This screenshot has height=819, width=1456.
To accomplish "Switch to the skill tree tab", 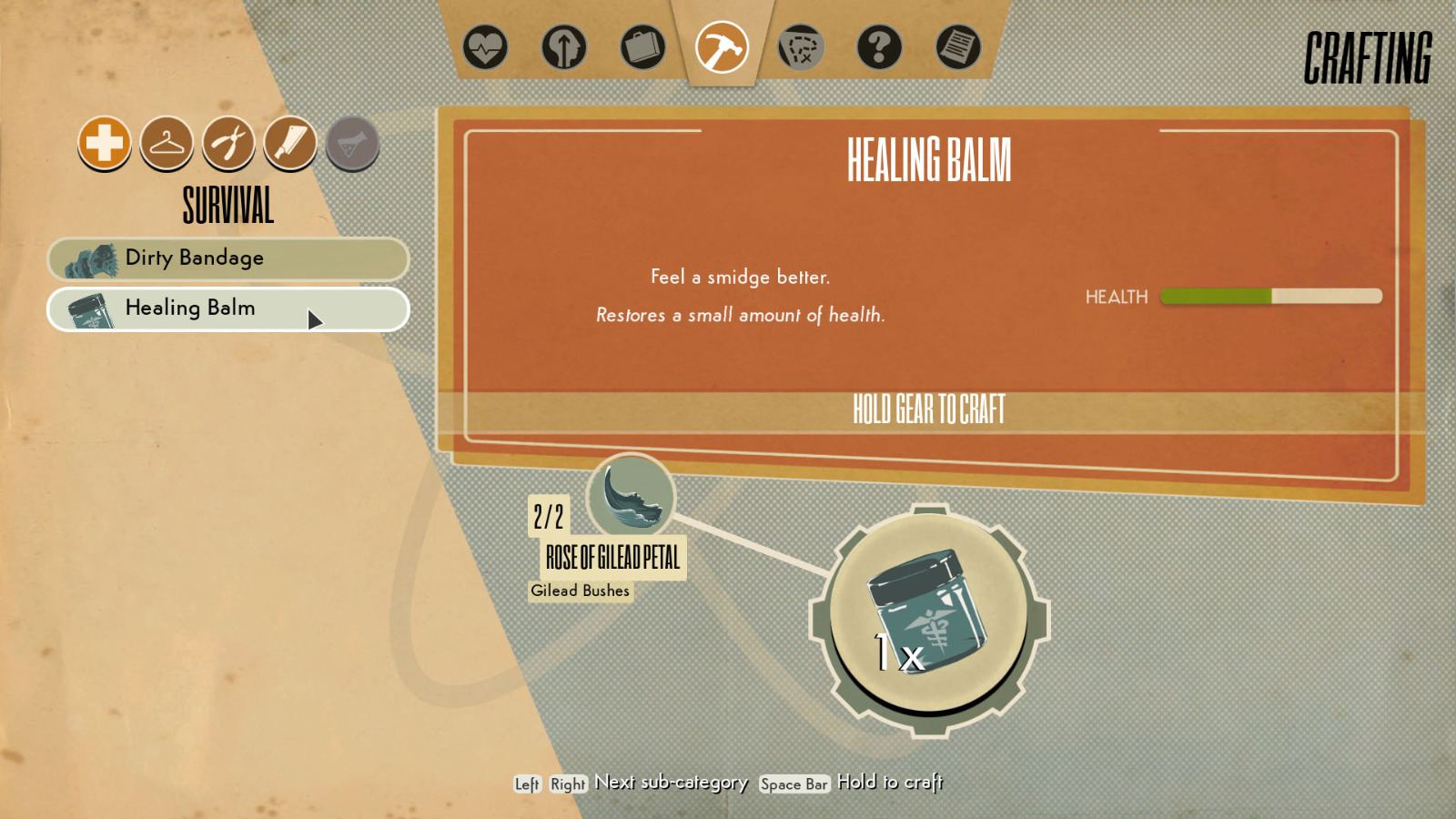I will (x=563, y=47).
